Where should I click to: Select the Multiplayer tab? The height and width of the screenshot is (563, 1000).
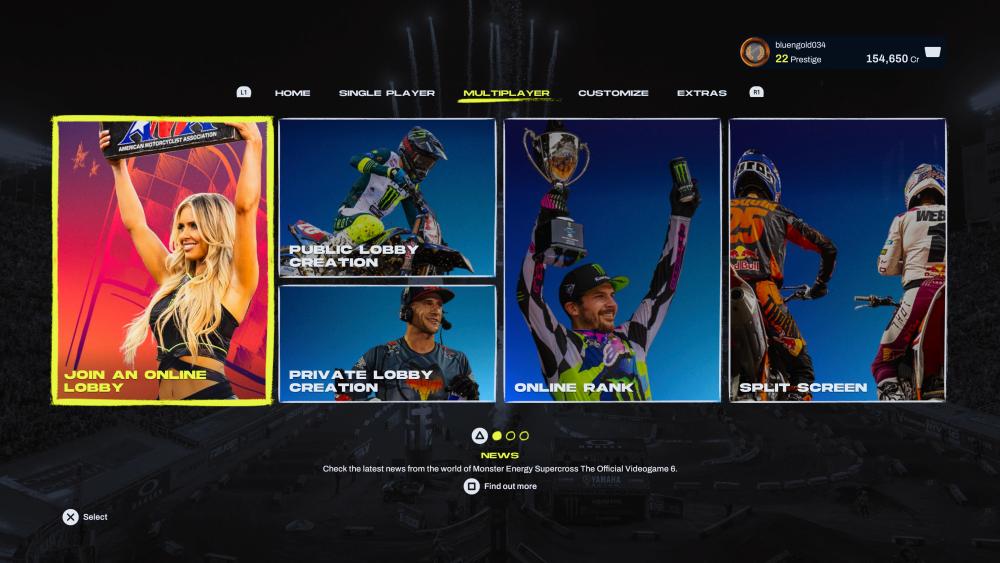506,93
